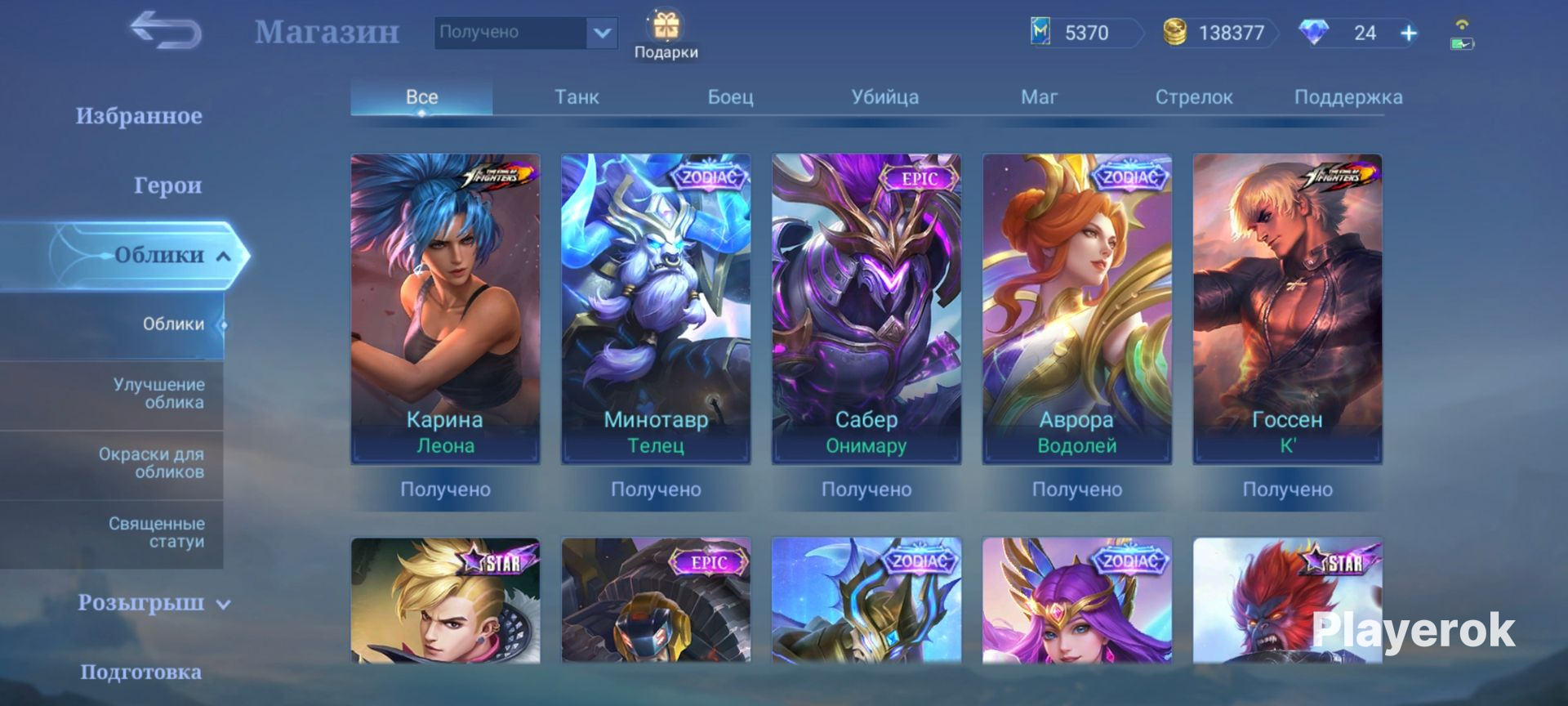Choose the Поддержка tab
Viewport: 1568px width, 706px height.
pyautogui.click(x=1347, y=97)
